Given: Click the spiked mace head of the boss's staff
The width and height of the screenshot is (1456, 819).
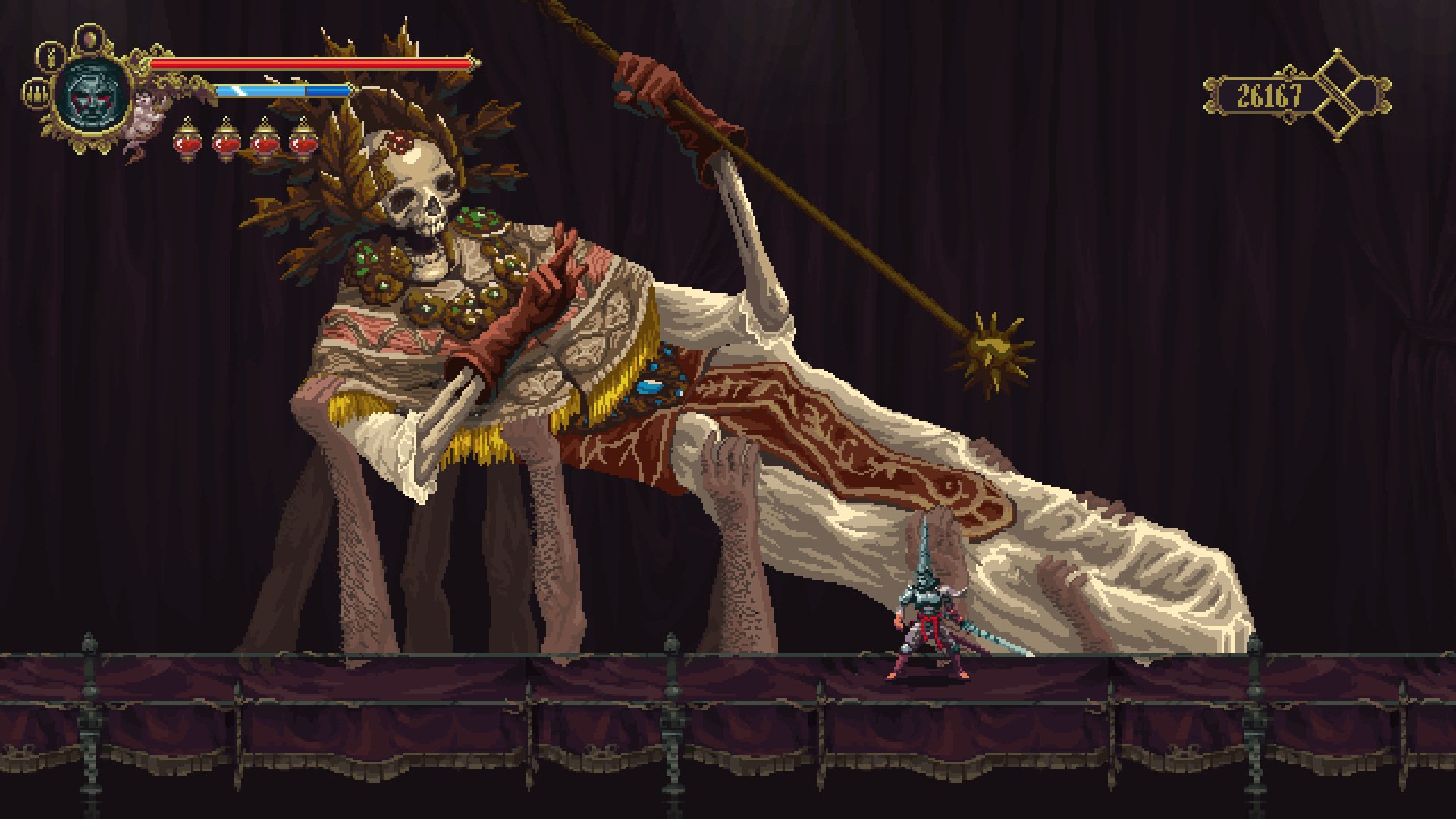Looking at the screenshot, I should click(993, 350).
